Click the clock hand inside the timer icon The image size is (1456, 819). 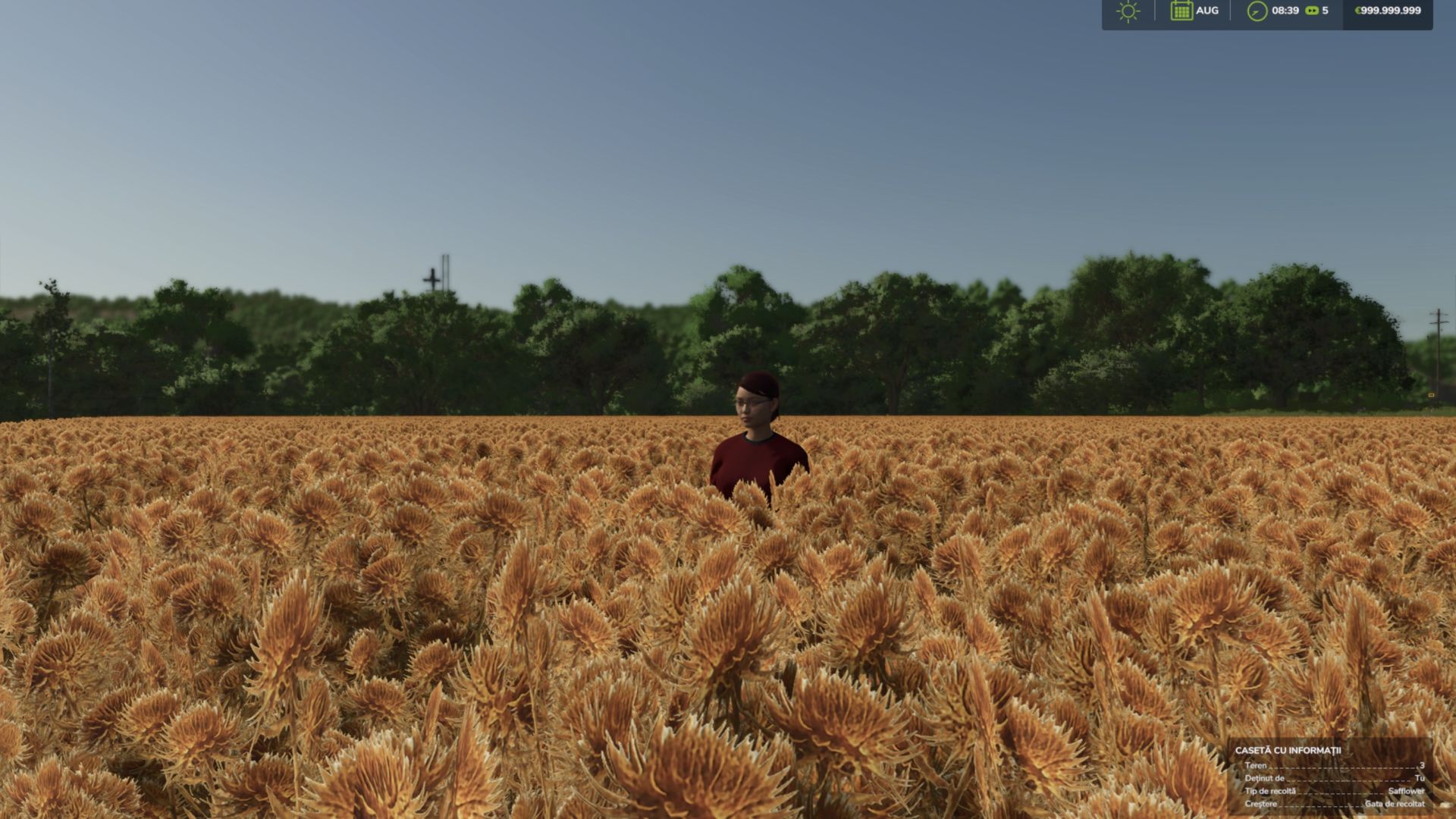tap(1254, 11)
